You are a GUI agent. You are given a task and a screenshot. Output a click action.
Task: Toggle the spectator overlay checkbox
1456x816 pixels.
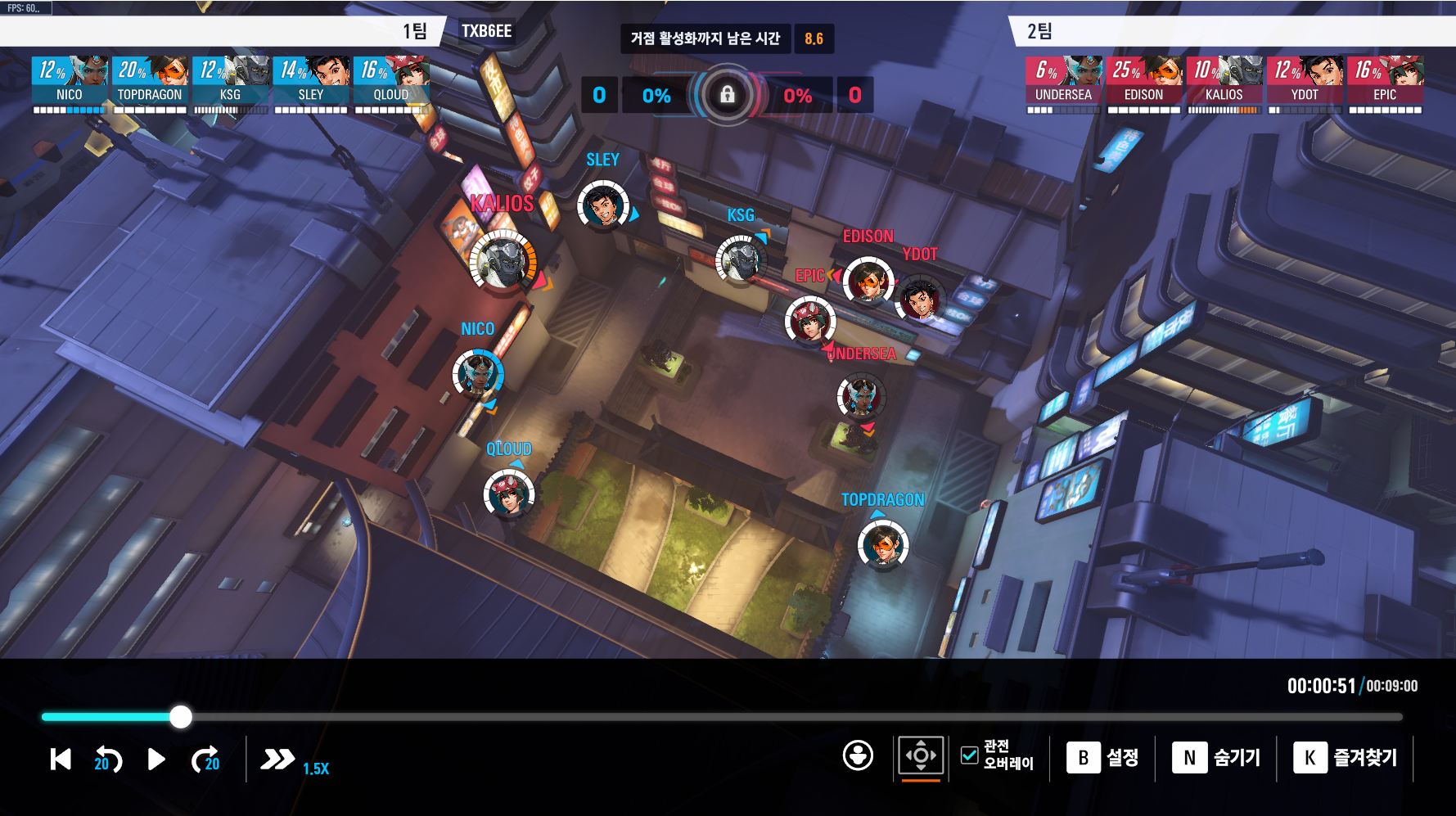[970, 755]
